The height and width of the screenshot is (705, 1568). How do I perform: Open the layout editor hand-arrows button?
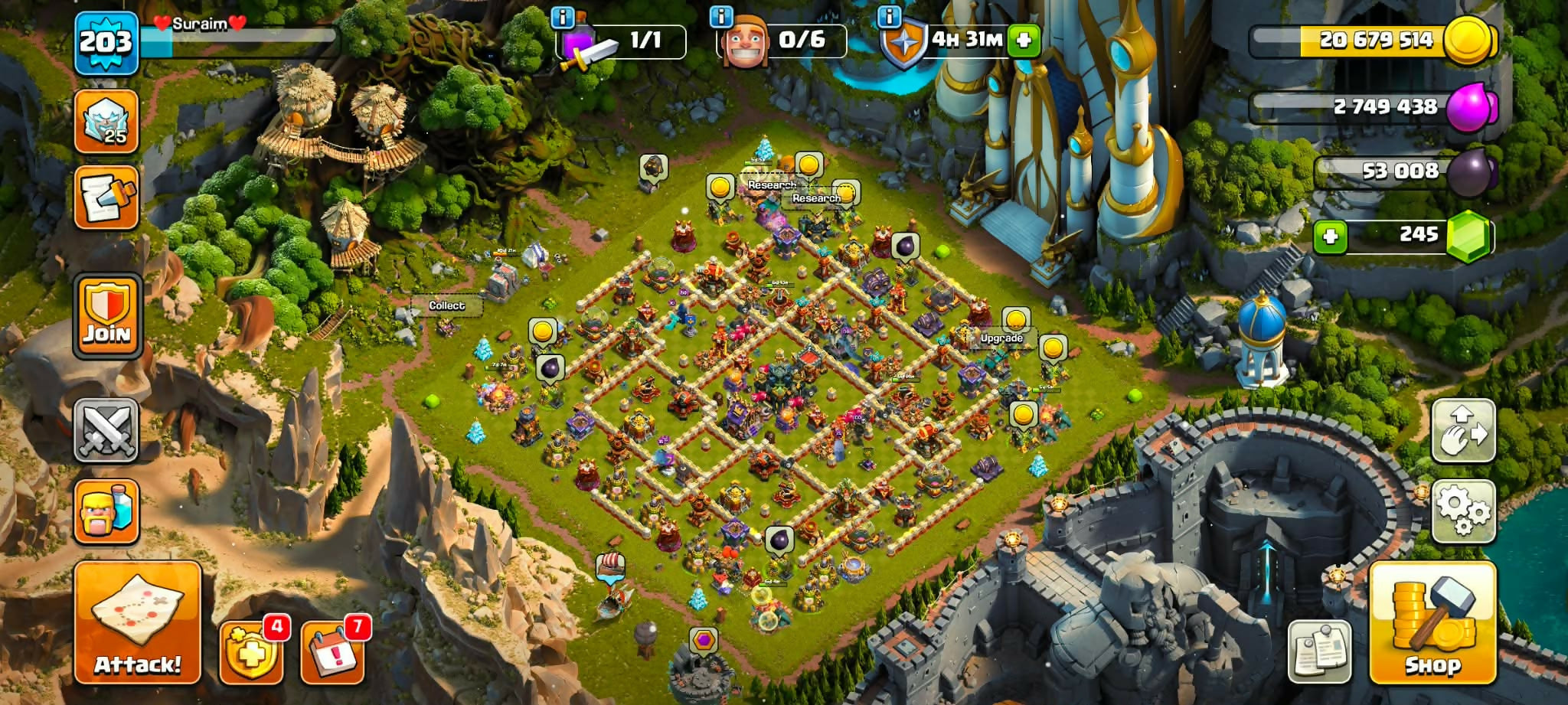(1462, 430)
